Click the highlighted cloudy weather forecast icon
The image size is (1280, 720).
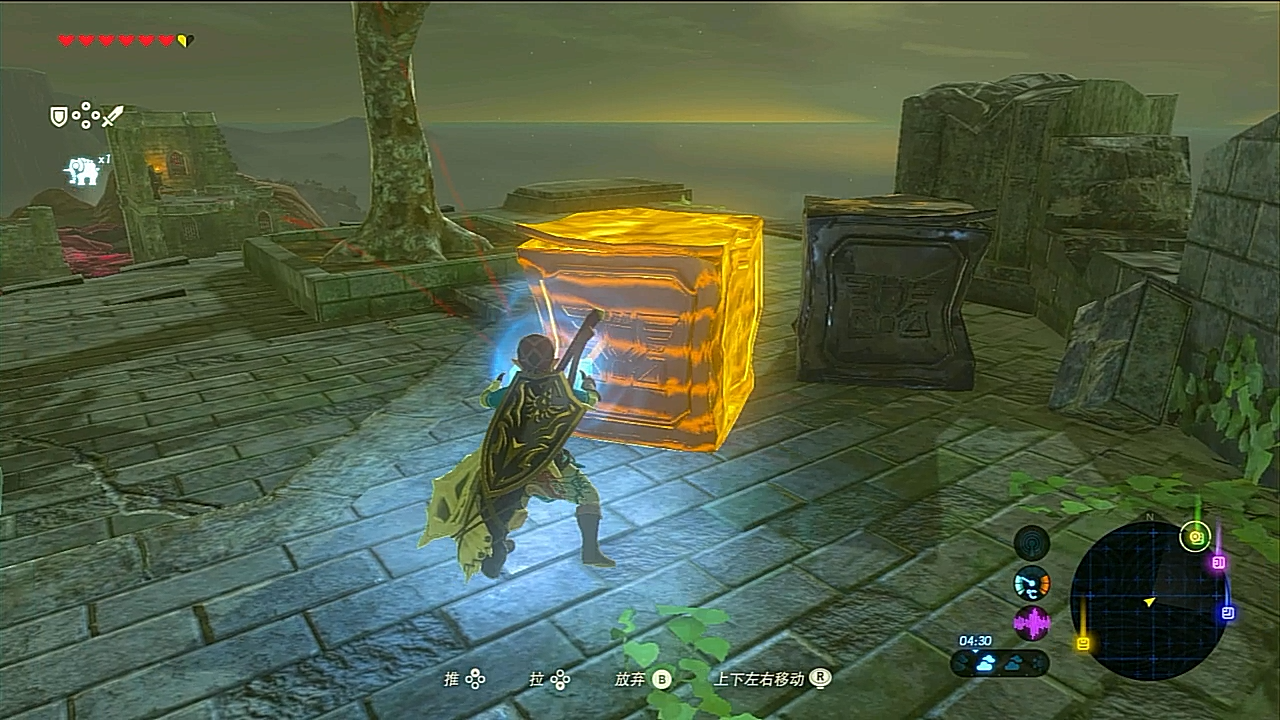tap(986, 663)
